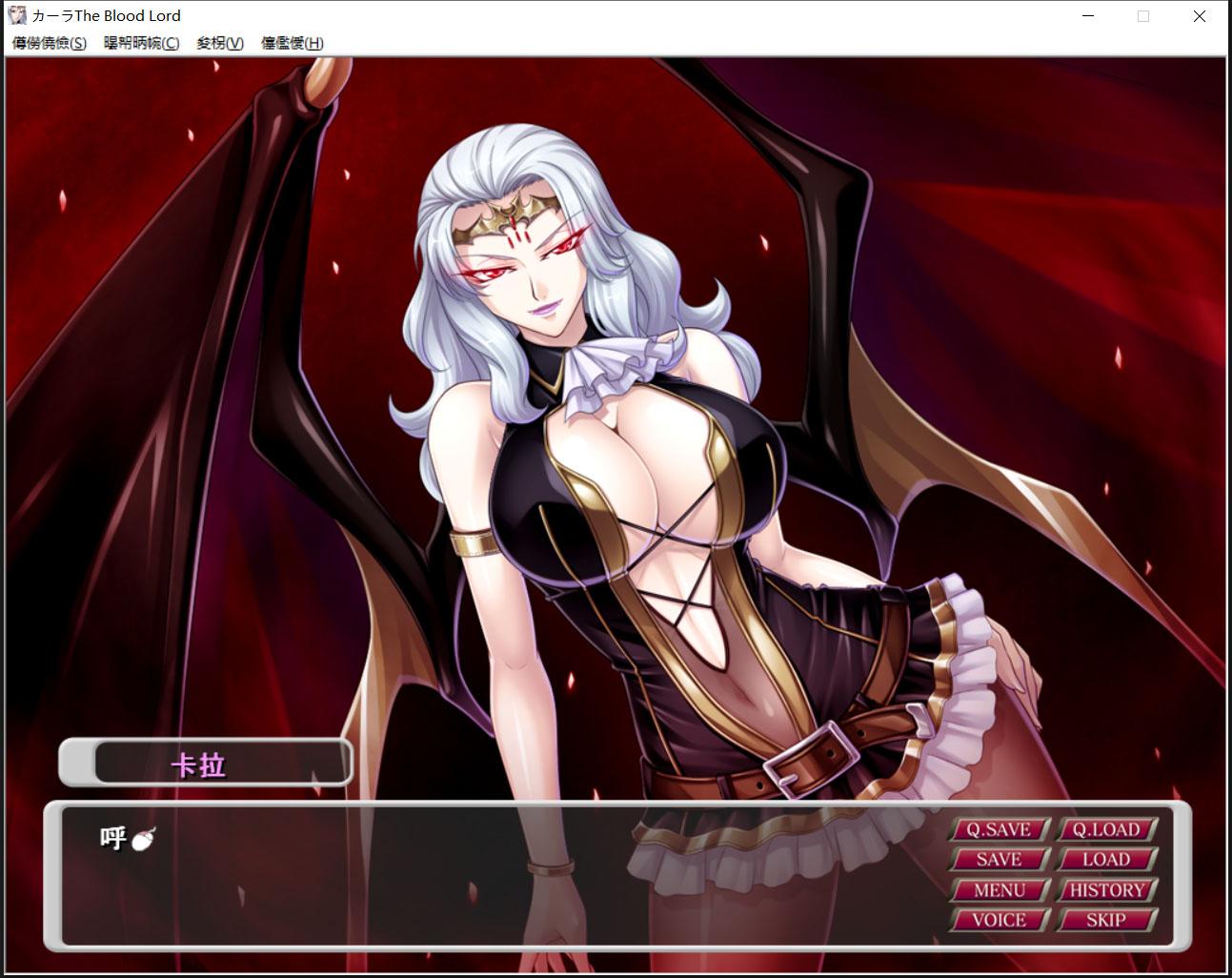The image size is (1232, 978).
Task: Open the (S) menu in the menu bar
Action: coord(48,44)
